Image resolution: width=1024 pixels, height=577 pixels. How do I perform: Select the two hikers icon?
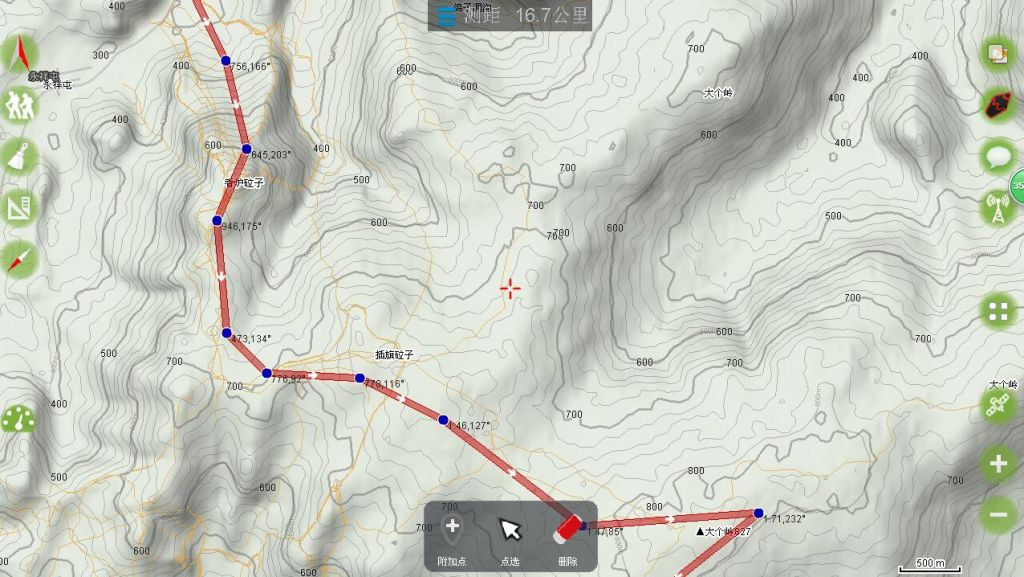pos(19,104)
